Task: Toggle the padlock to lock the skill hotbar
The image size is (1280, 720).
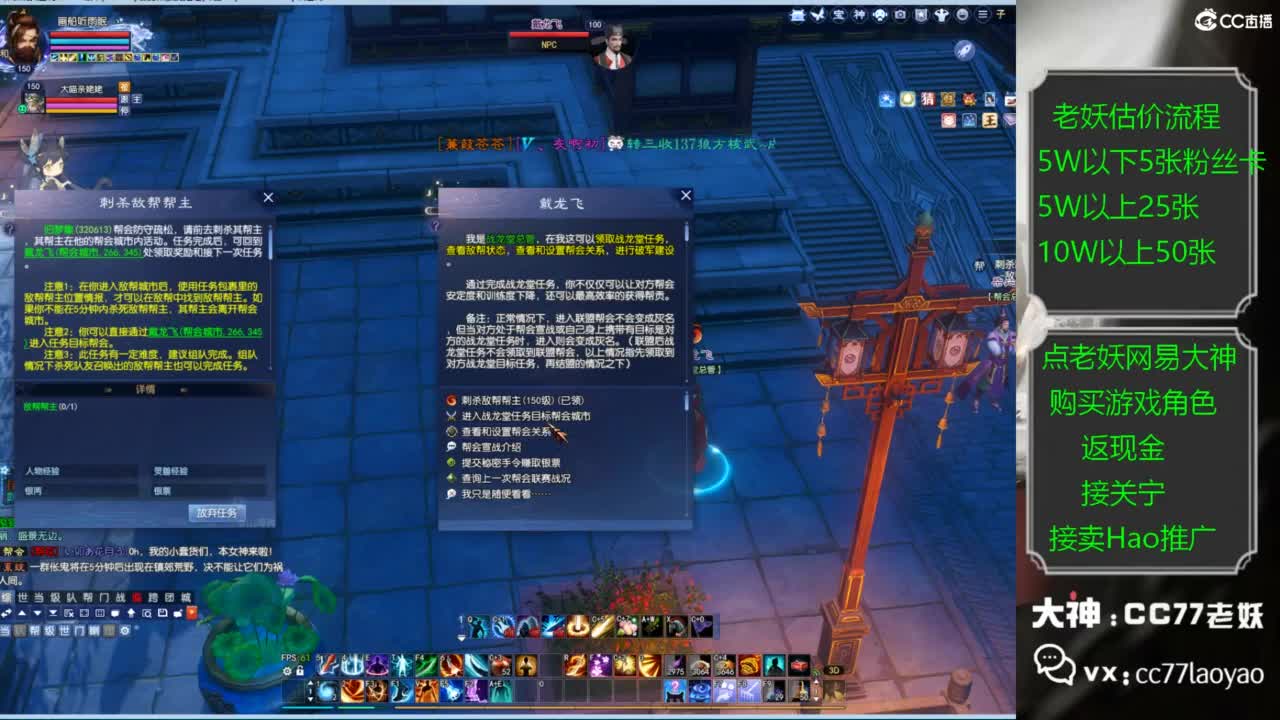Action: (x=300, y=672)
